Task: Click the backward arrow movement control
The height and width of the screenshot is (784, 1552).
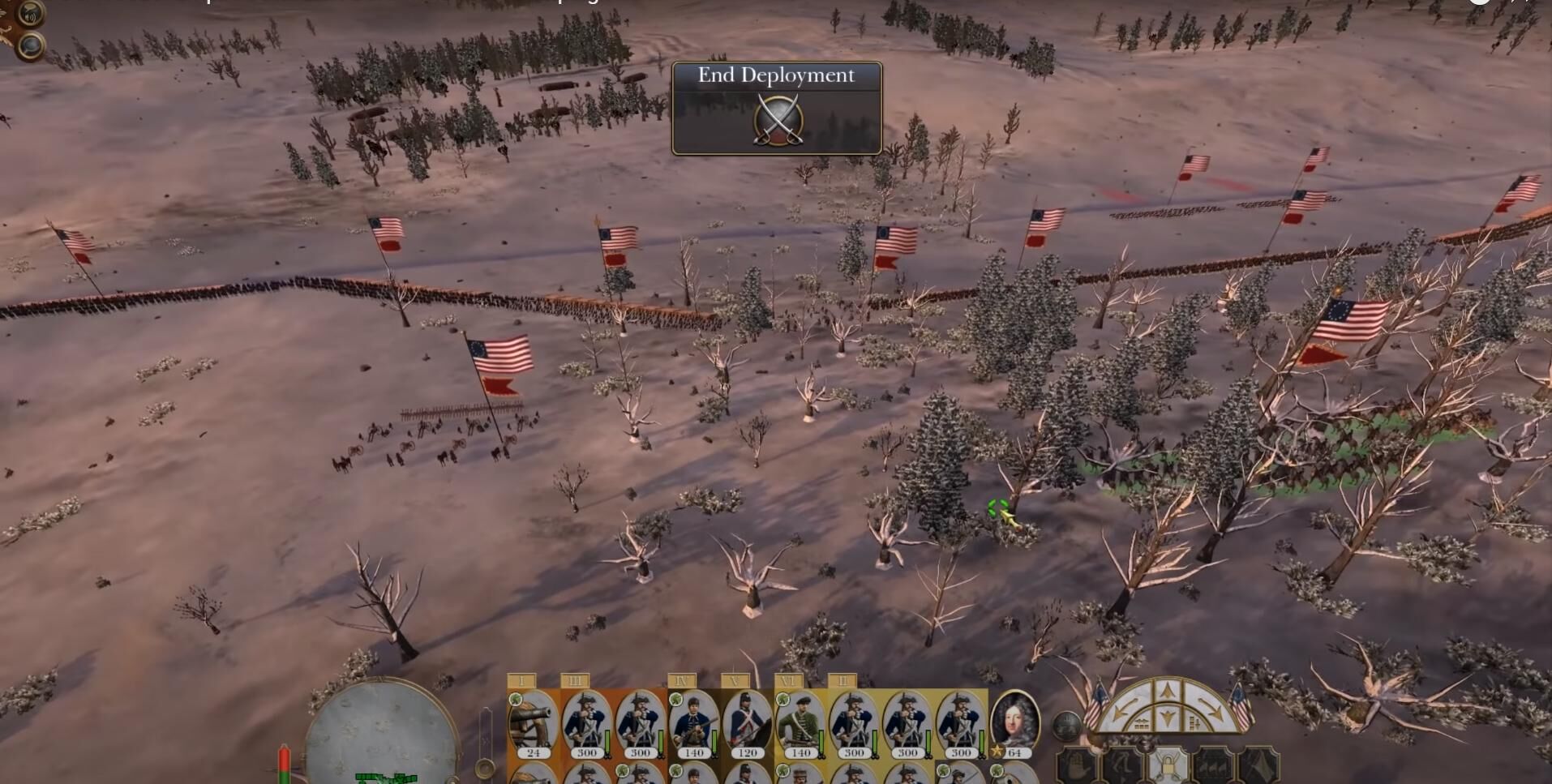Action: click(x=1167, y=718)
